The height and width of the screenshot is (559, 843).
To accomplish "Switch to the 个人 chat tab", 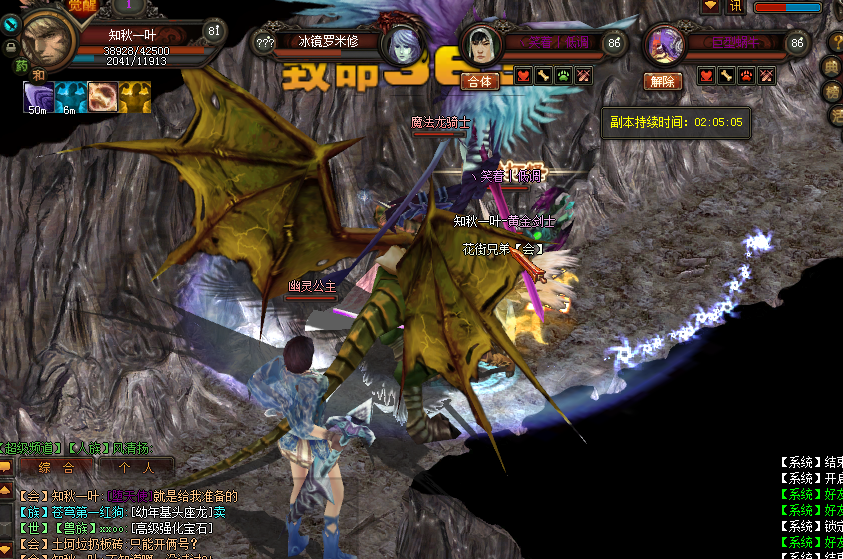I will click(x=135, y=467).
